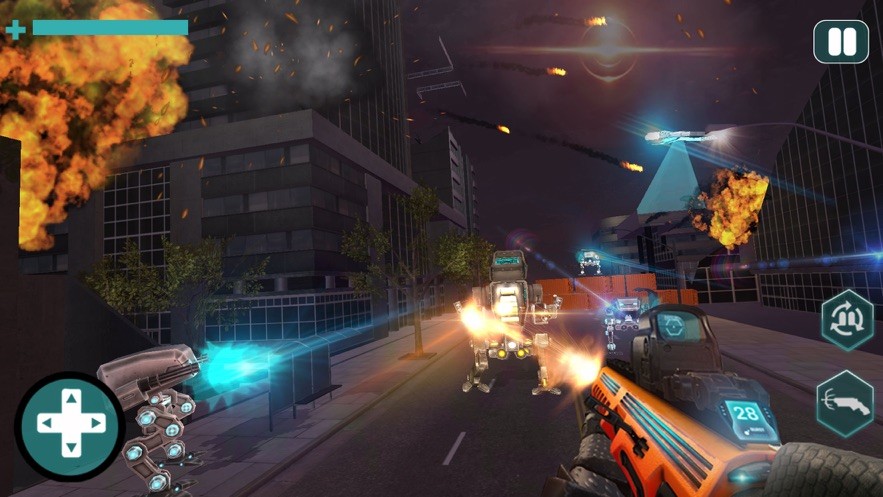This screenshot has width=883, height=497.
Task: Pause the game
Action: pos(841,42)
